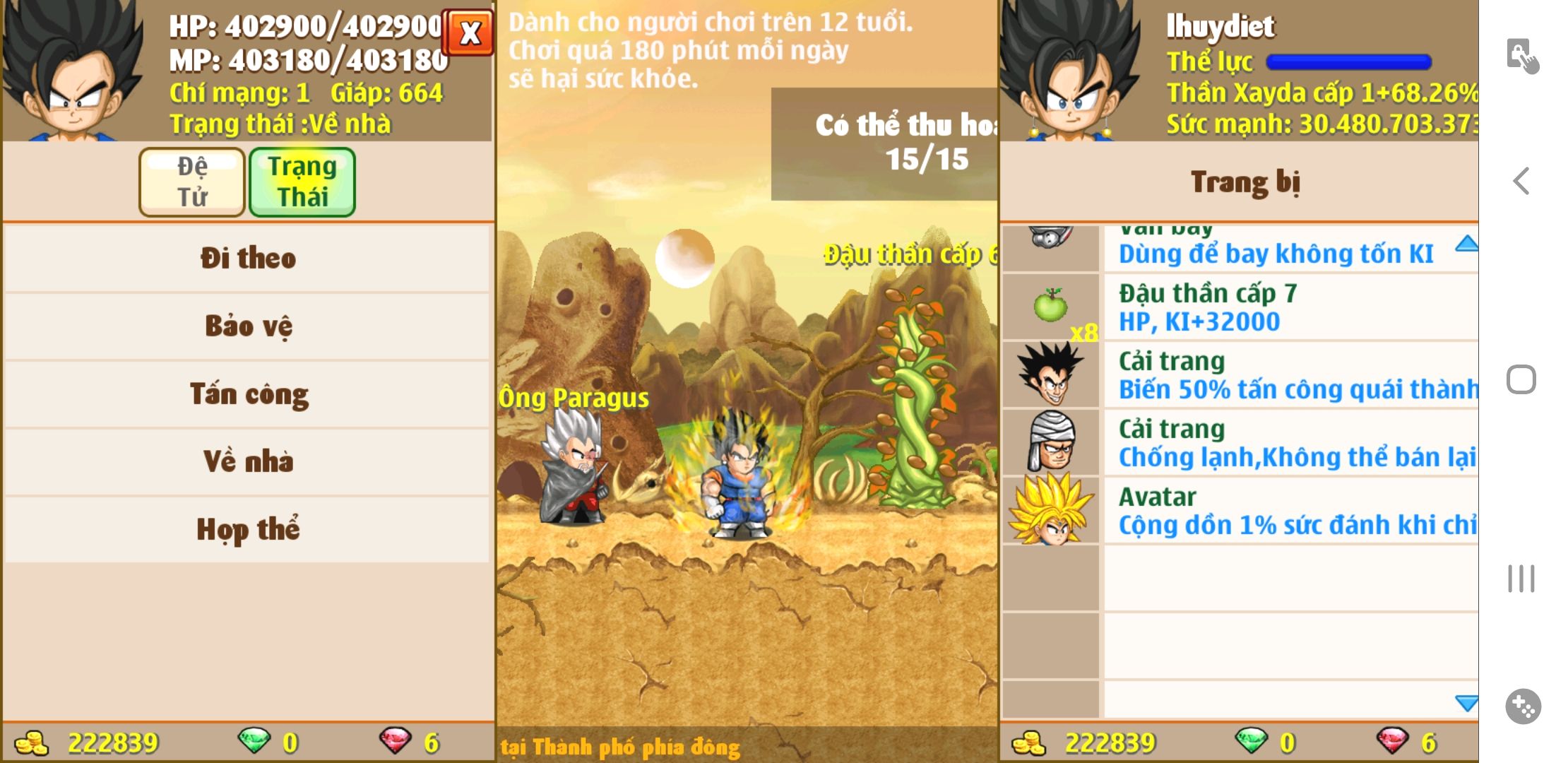Viewport: 1568px width, 763px height.
Task: Activate the Hợp thể option
Action: [247, 529]
